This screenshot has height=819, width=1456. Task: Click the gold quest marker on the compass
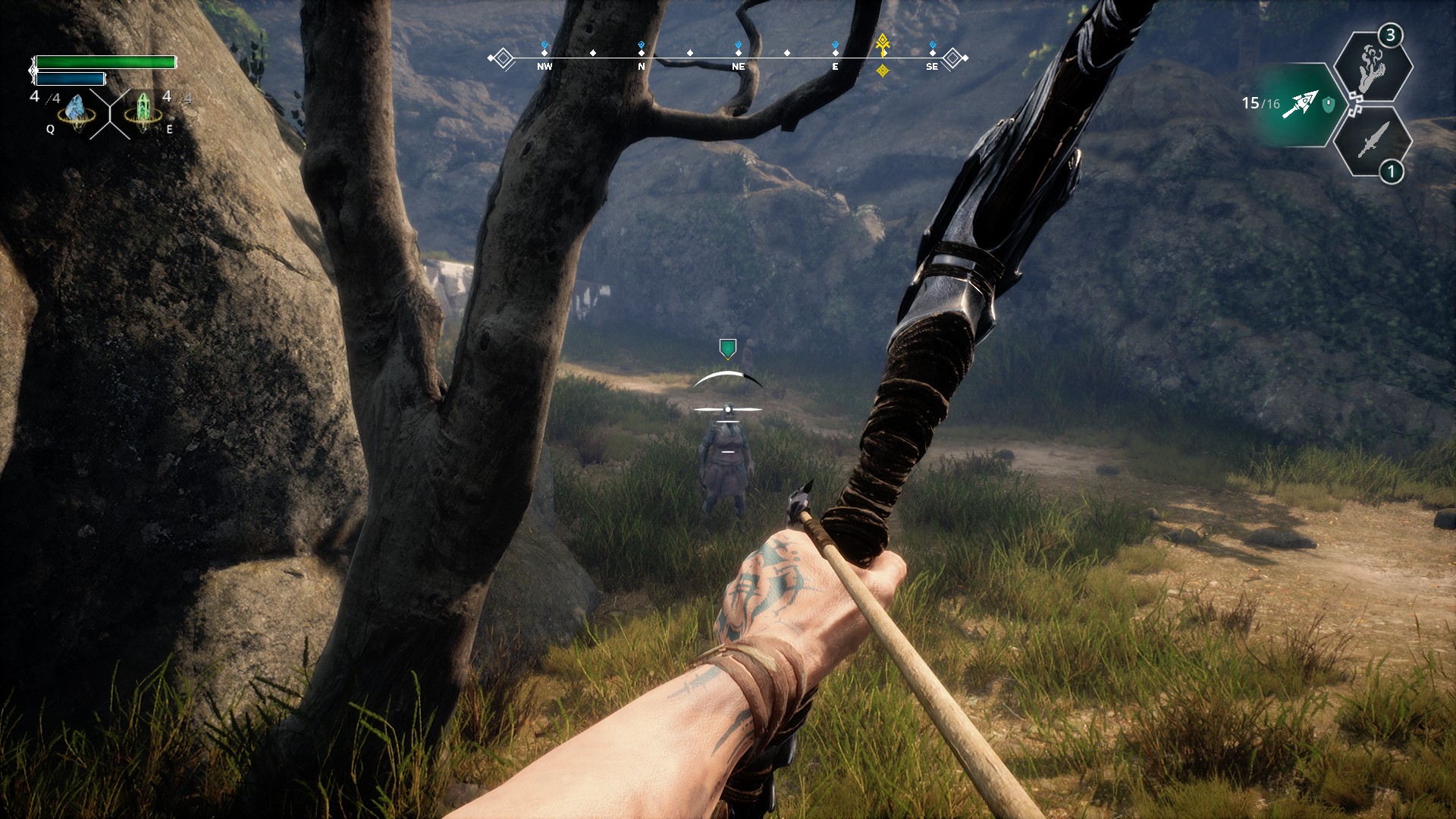tap(882, 44)
